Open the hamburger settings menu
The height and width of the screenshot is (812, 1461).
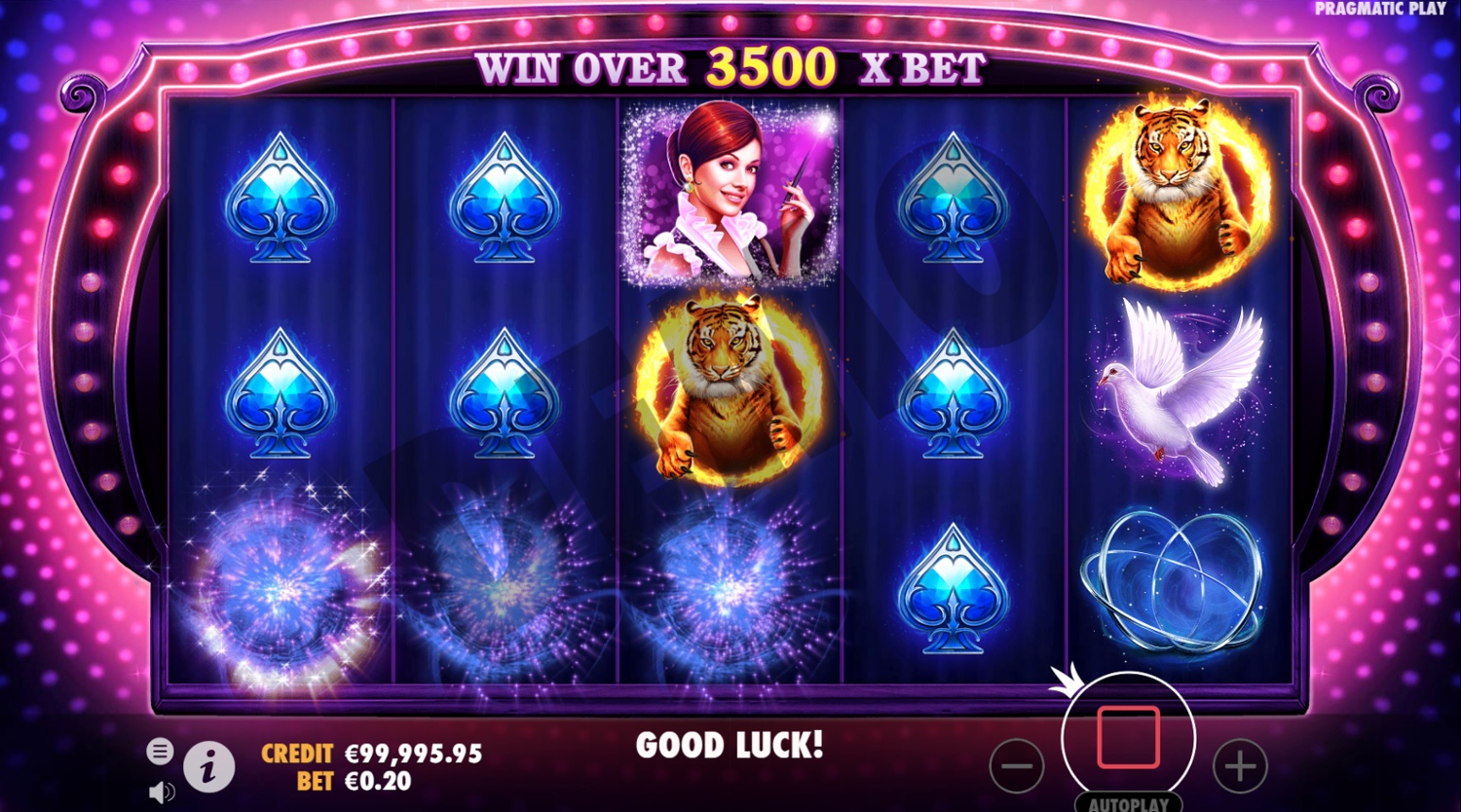[159, 751]
